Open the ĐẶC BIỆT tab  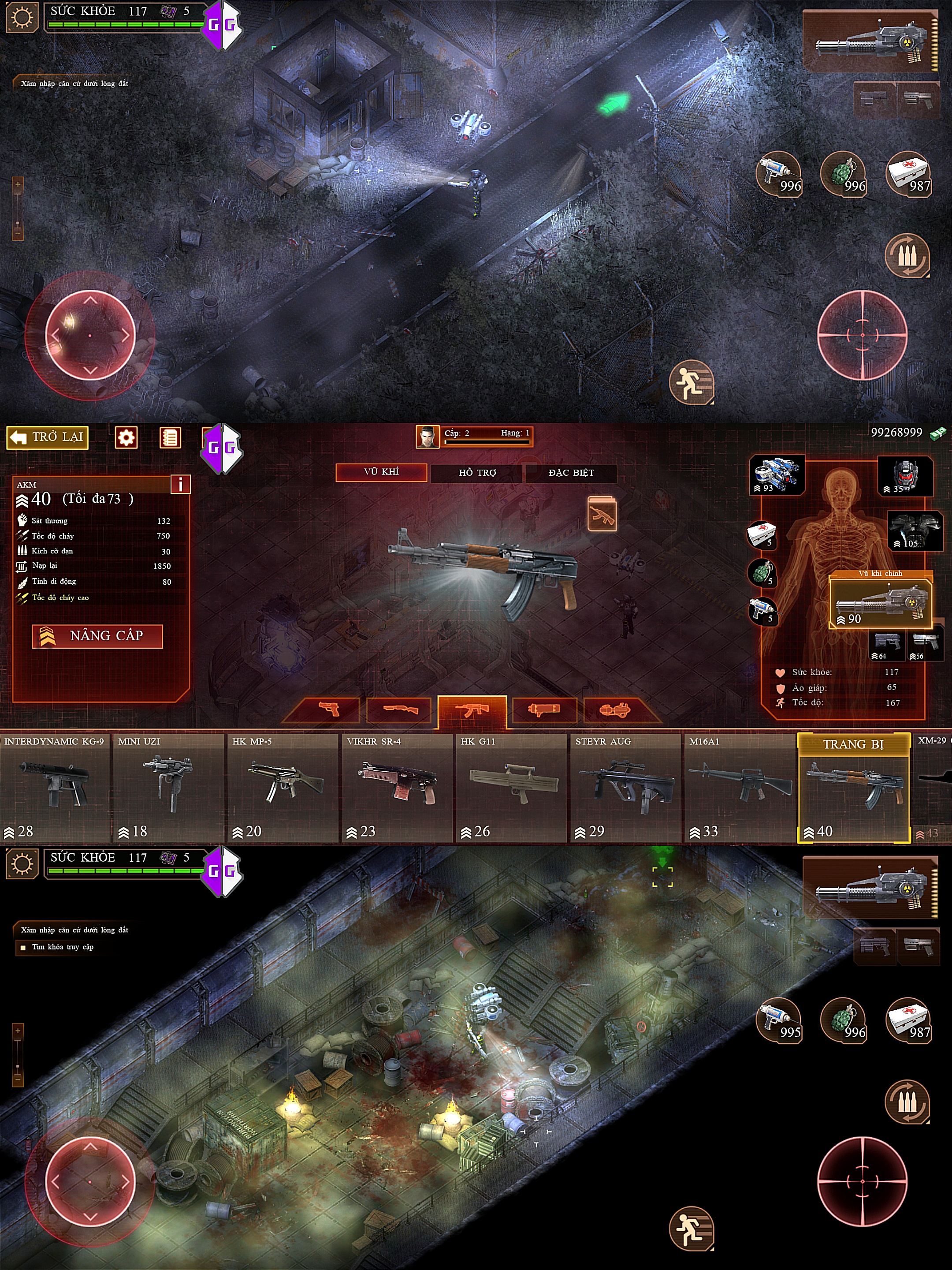[x=571, y=473]
